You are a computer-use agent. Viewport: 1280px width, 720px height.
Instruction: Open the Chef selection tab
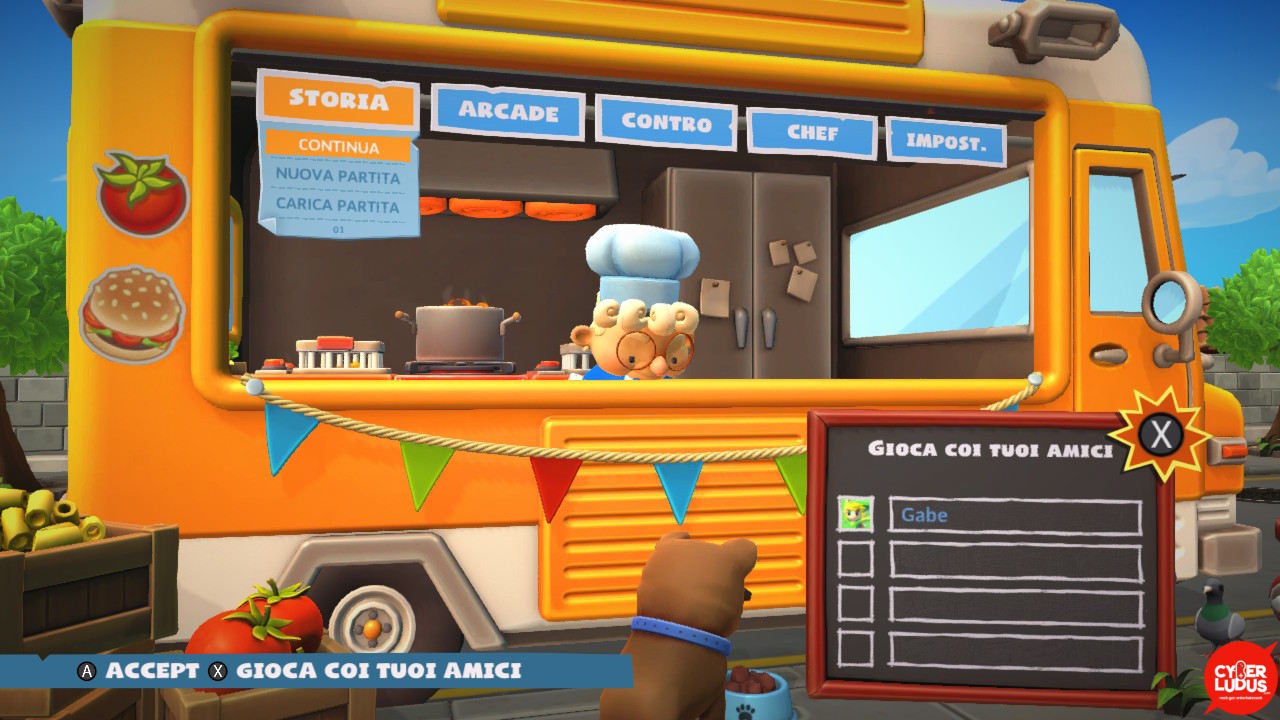click(x=812, y=133)
